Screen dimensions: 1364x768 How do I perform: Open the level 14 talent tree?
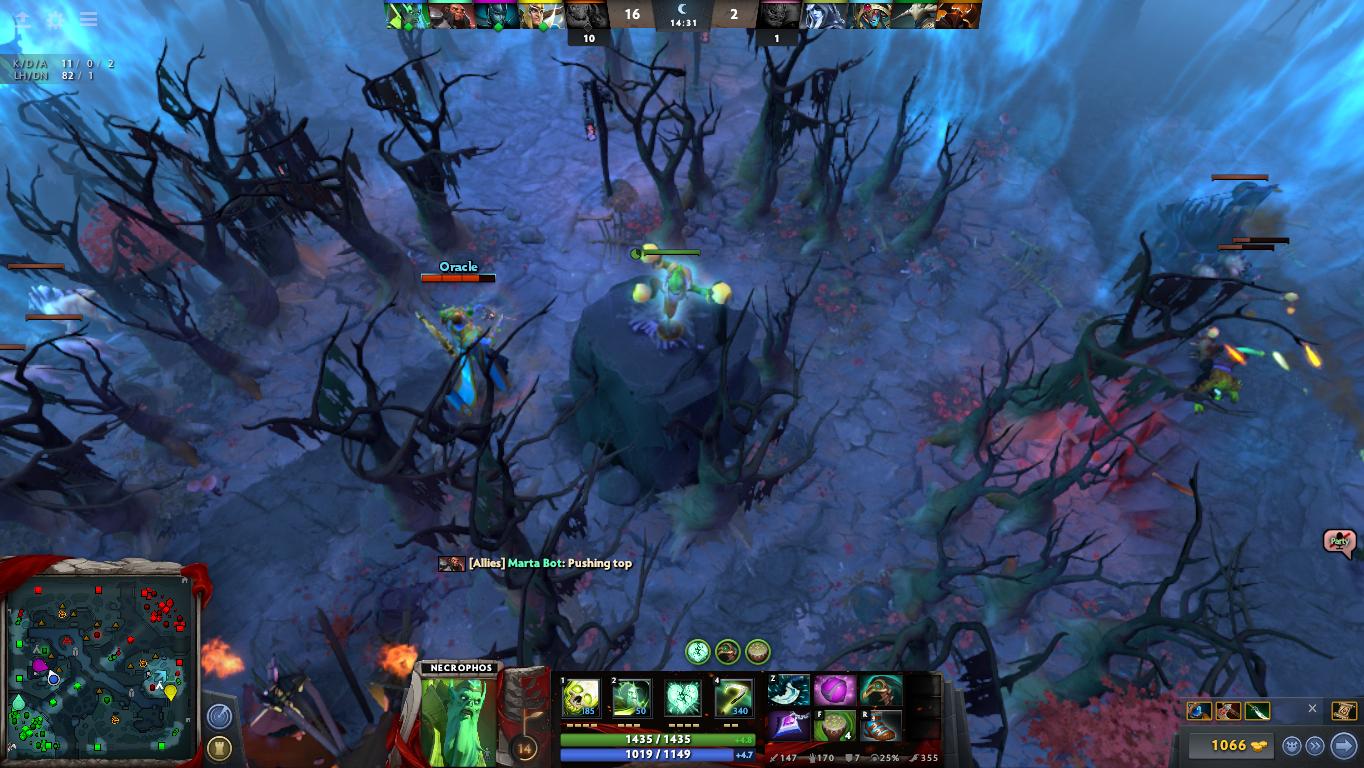[x=525, y=747]
